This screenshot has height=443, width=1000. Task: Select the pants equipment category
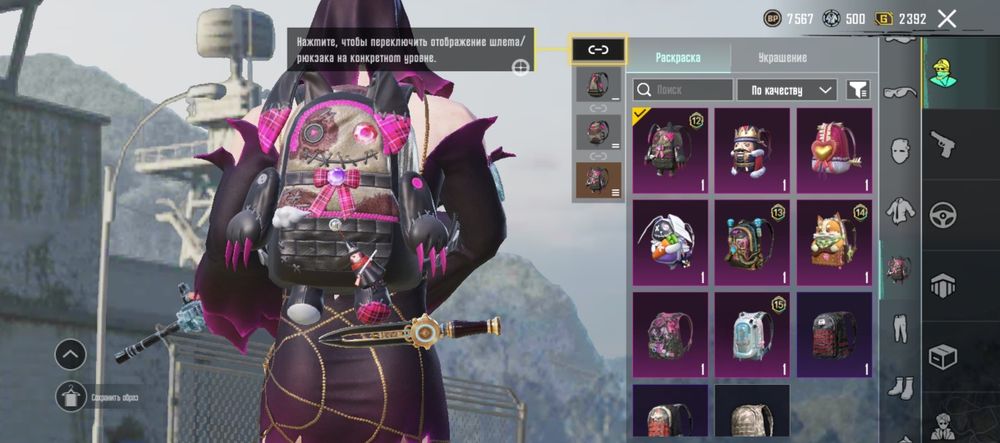[900, 328]
